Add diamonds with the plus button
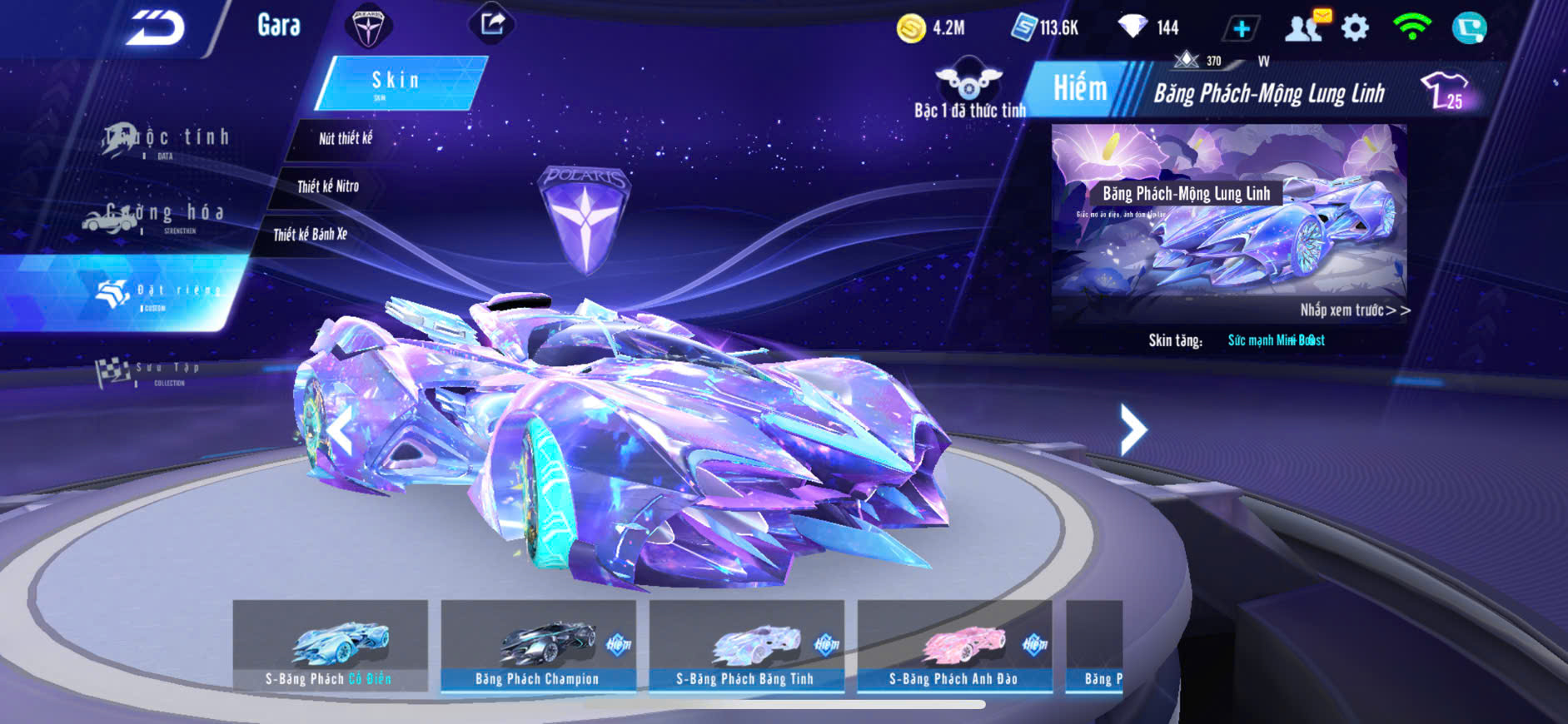The height and width of the screenshot is (724, 1568). pos(1241,29)
